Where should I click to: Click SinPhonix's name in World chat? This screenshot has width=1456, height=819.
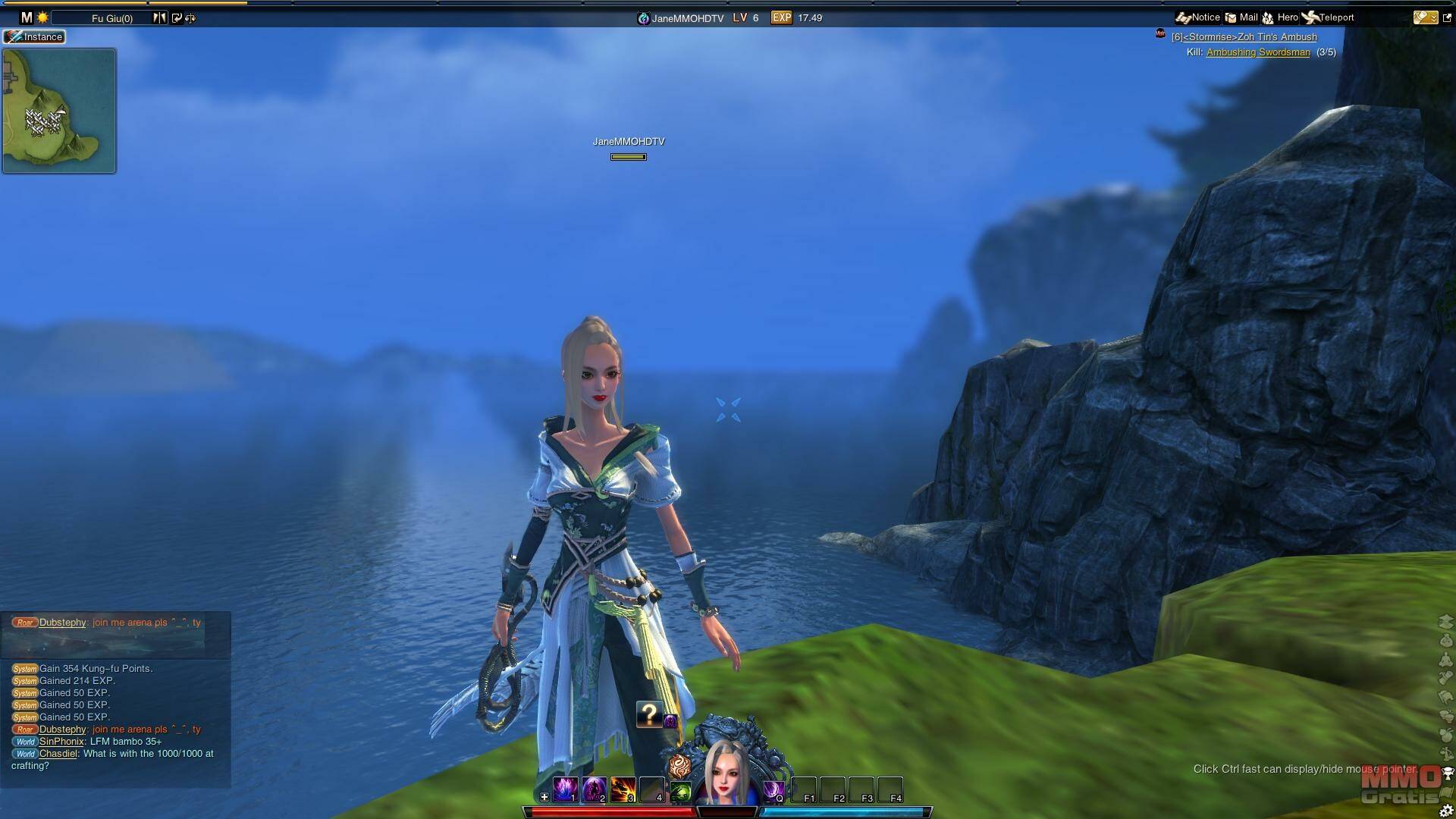(61, 742)
